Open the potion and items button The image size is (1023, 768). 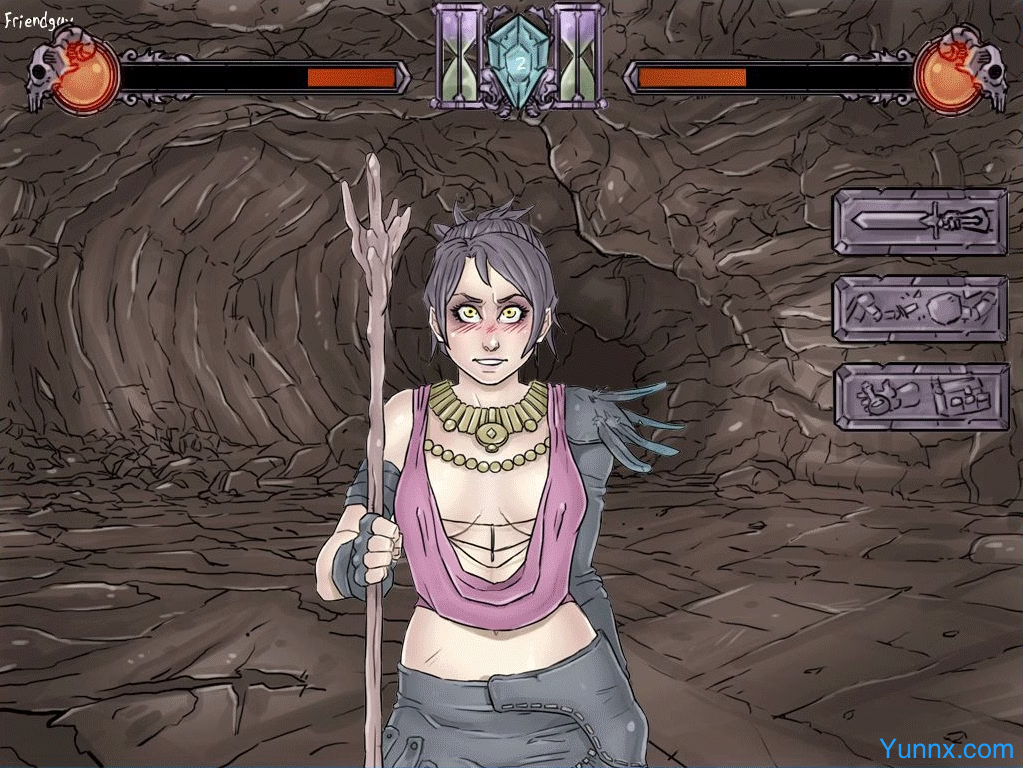coord(920,397)
